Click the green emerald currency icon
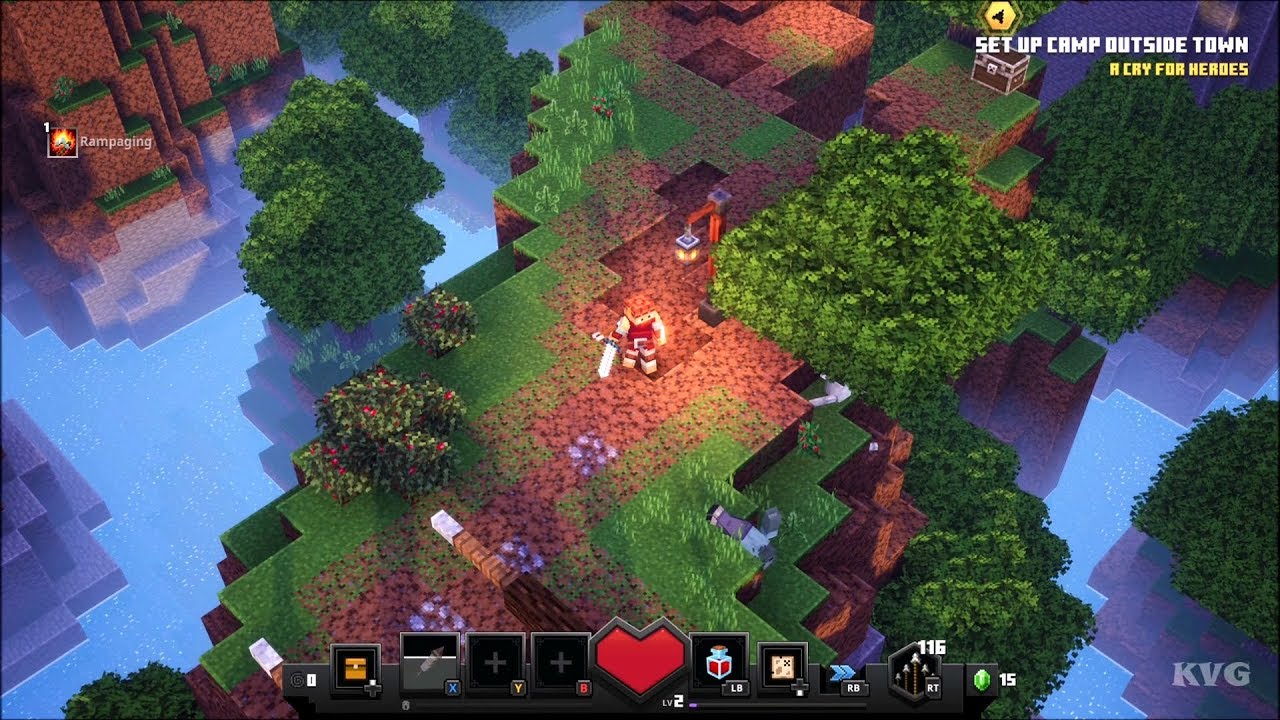The image size is (1280, 720). (x=981, y=680)
